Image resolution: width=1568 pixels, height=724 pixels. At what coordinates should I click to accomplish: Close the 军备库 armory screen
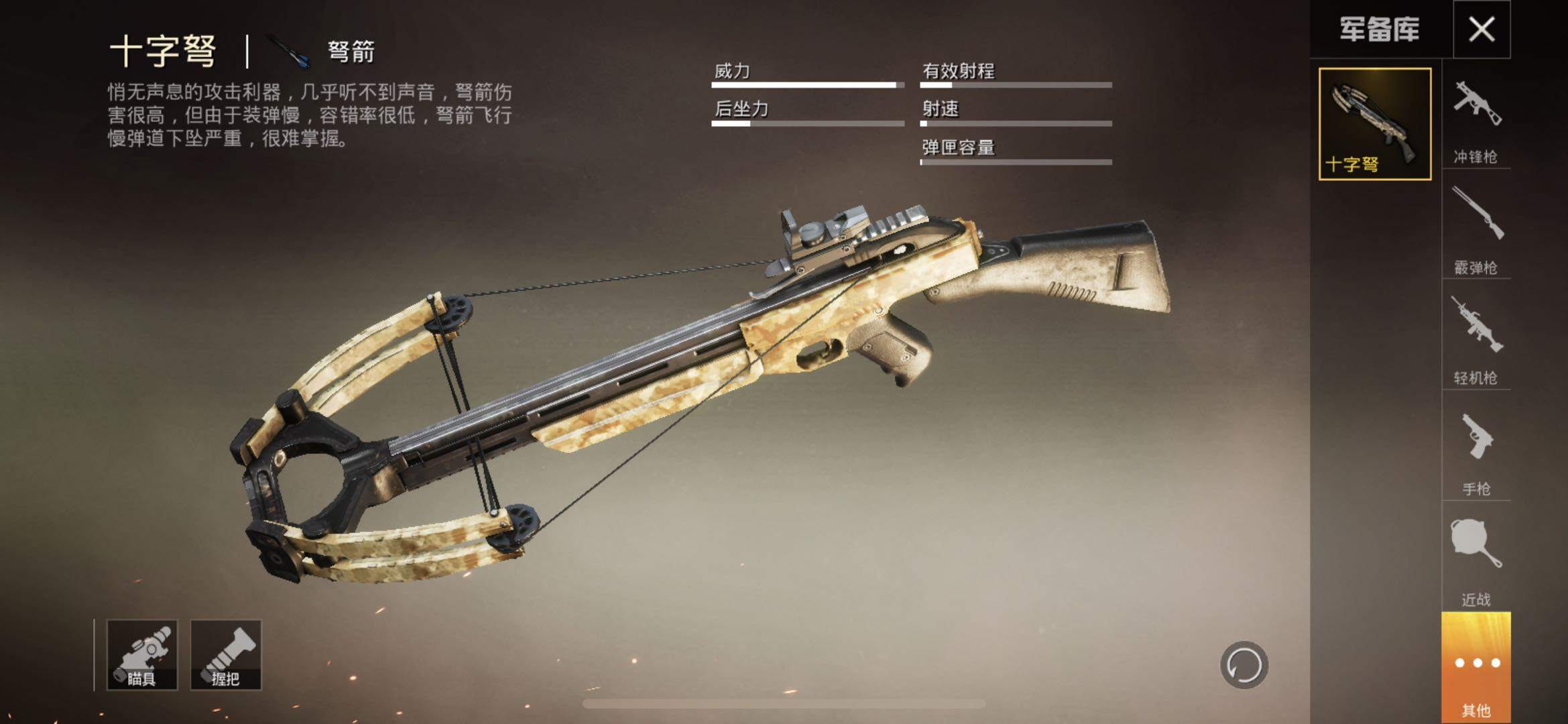point(1482,29)
